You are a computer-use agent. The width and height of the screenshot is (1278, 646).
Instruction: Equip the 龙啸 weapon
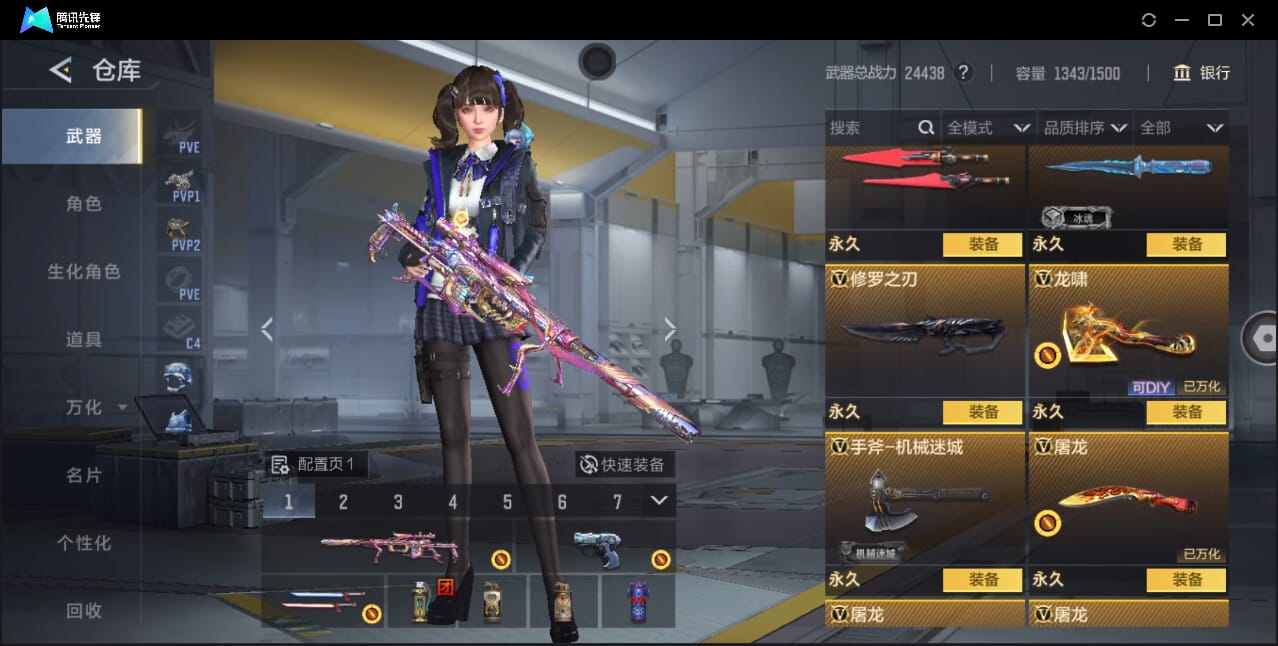1186,412
